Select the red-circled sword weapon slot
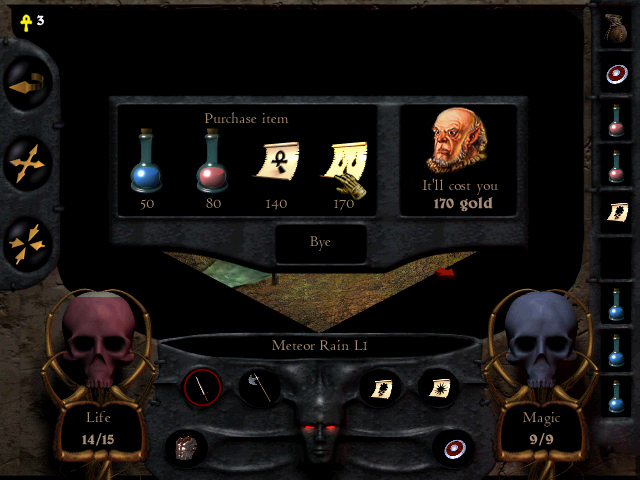The height and width of the screenshot is (480, 640). point(202,386)
